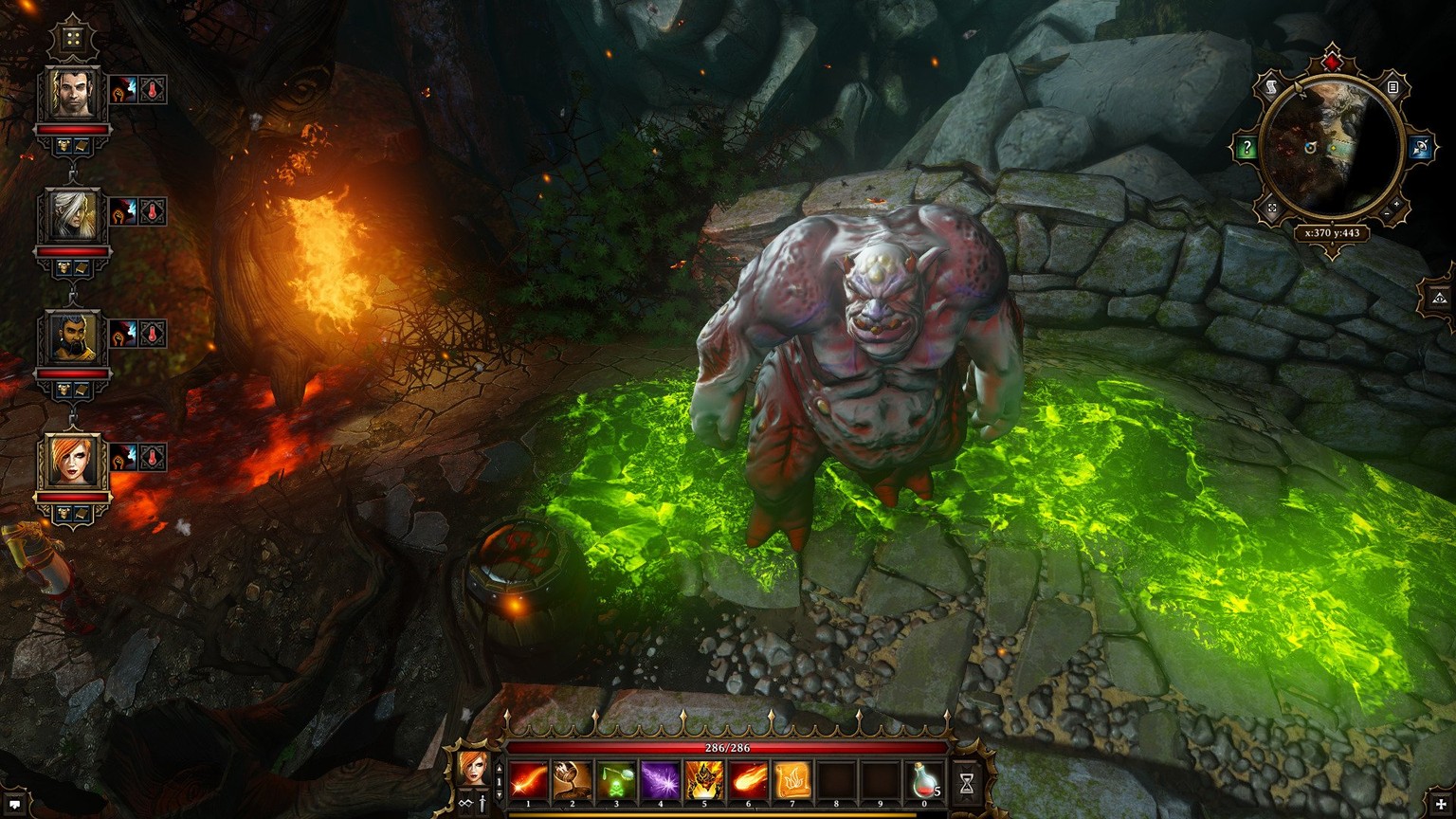Cast the purple spark skill in slot 4
1456x819 pixels.
coord(660,780)
